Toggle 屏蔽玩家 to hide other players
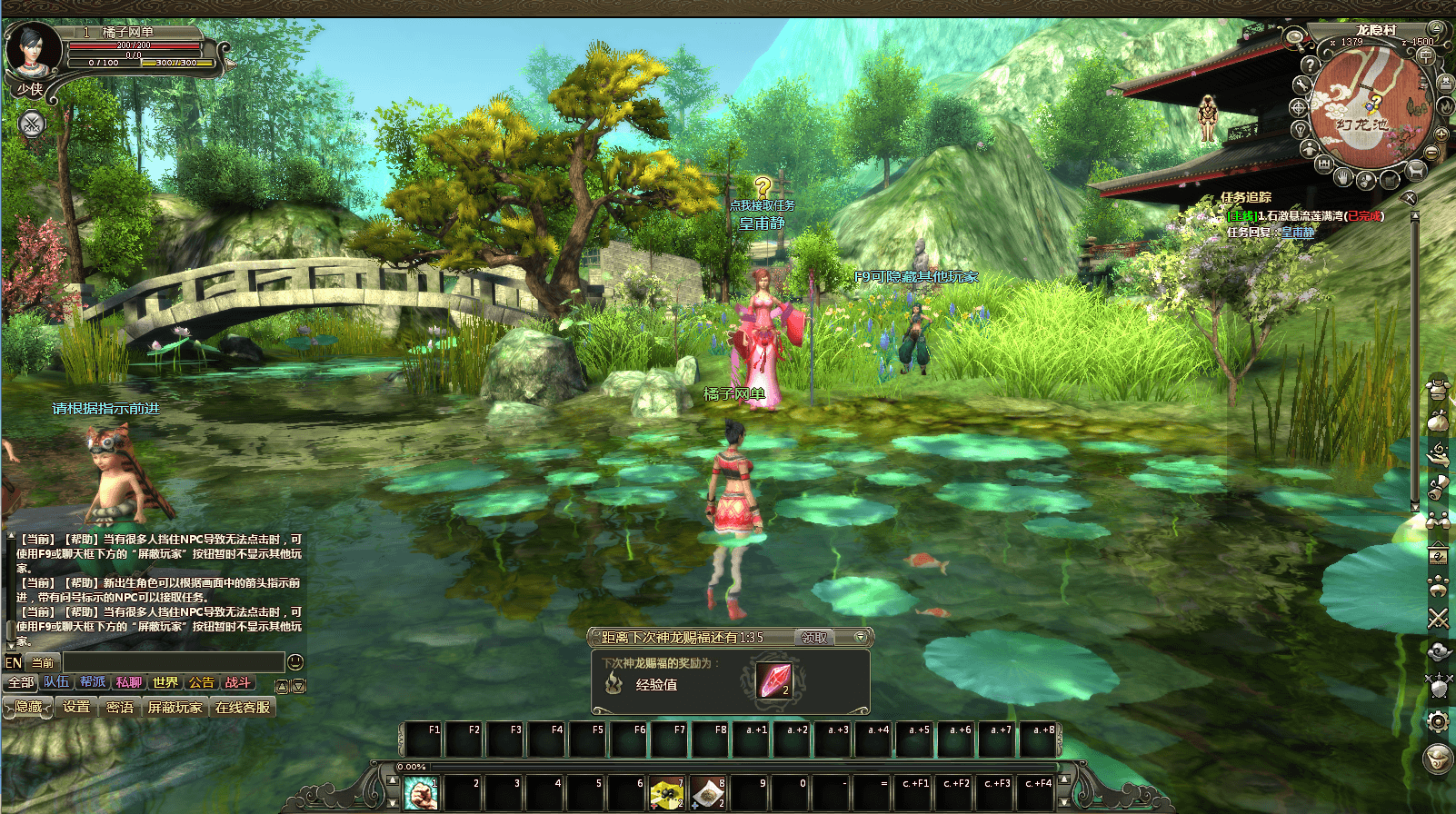Viewport: 1456px width, 814px height. [x=175, y=707]
